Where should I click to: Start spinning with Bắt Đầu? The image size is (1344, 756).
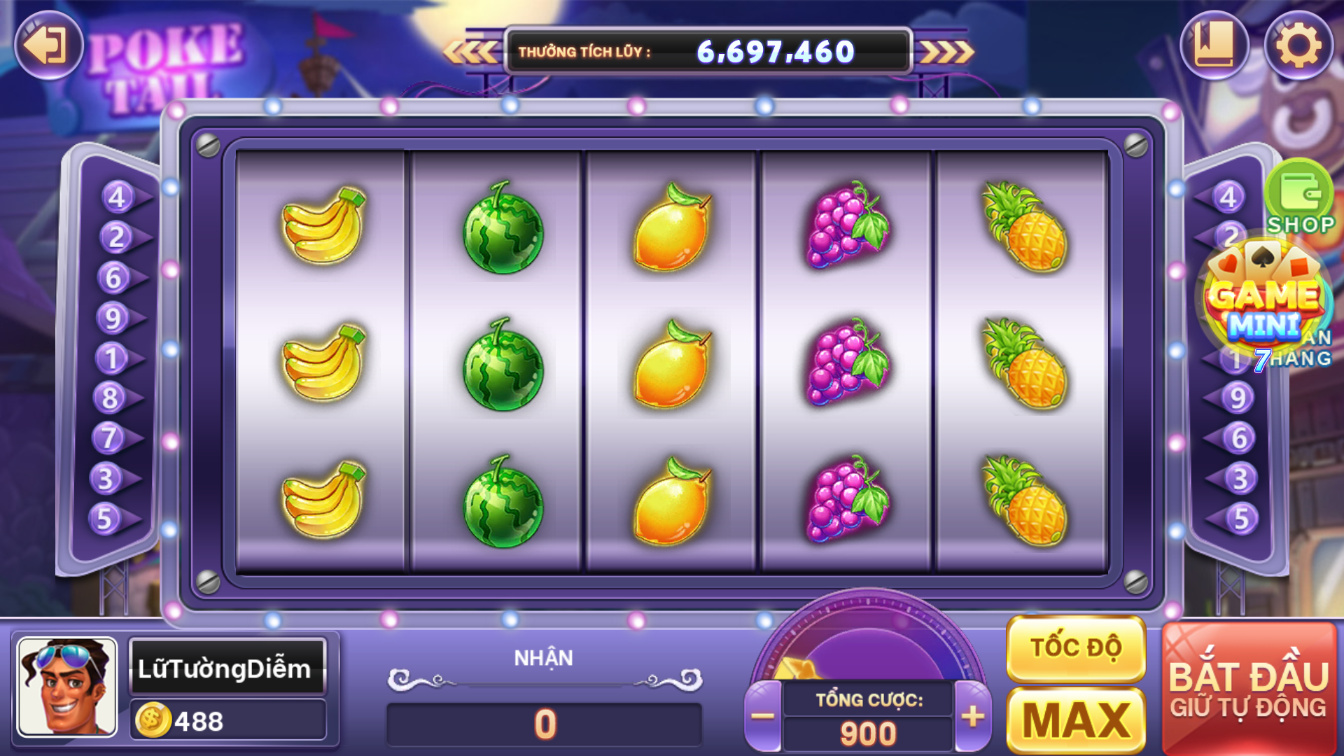click(1248, 688)
